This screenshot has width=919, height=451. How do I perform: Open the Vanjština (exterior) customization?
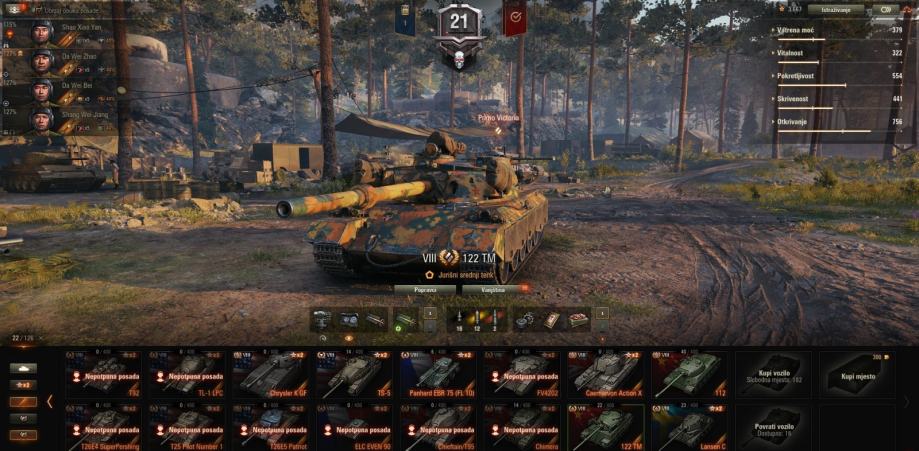pos(493,289)
